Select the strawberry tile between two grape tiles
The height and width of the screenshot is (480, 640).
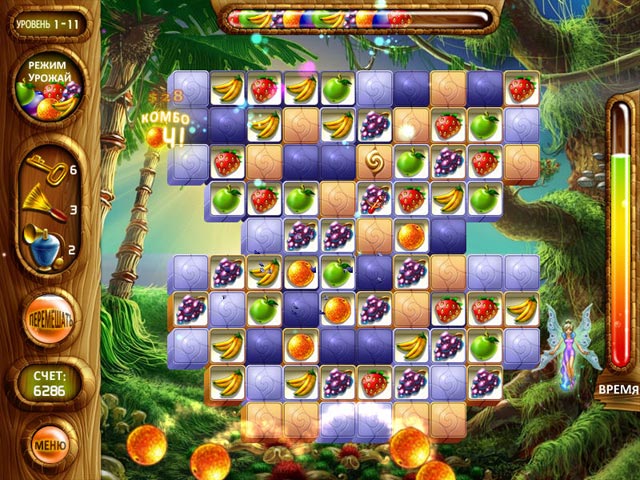[374, 381]
